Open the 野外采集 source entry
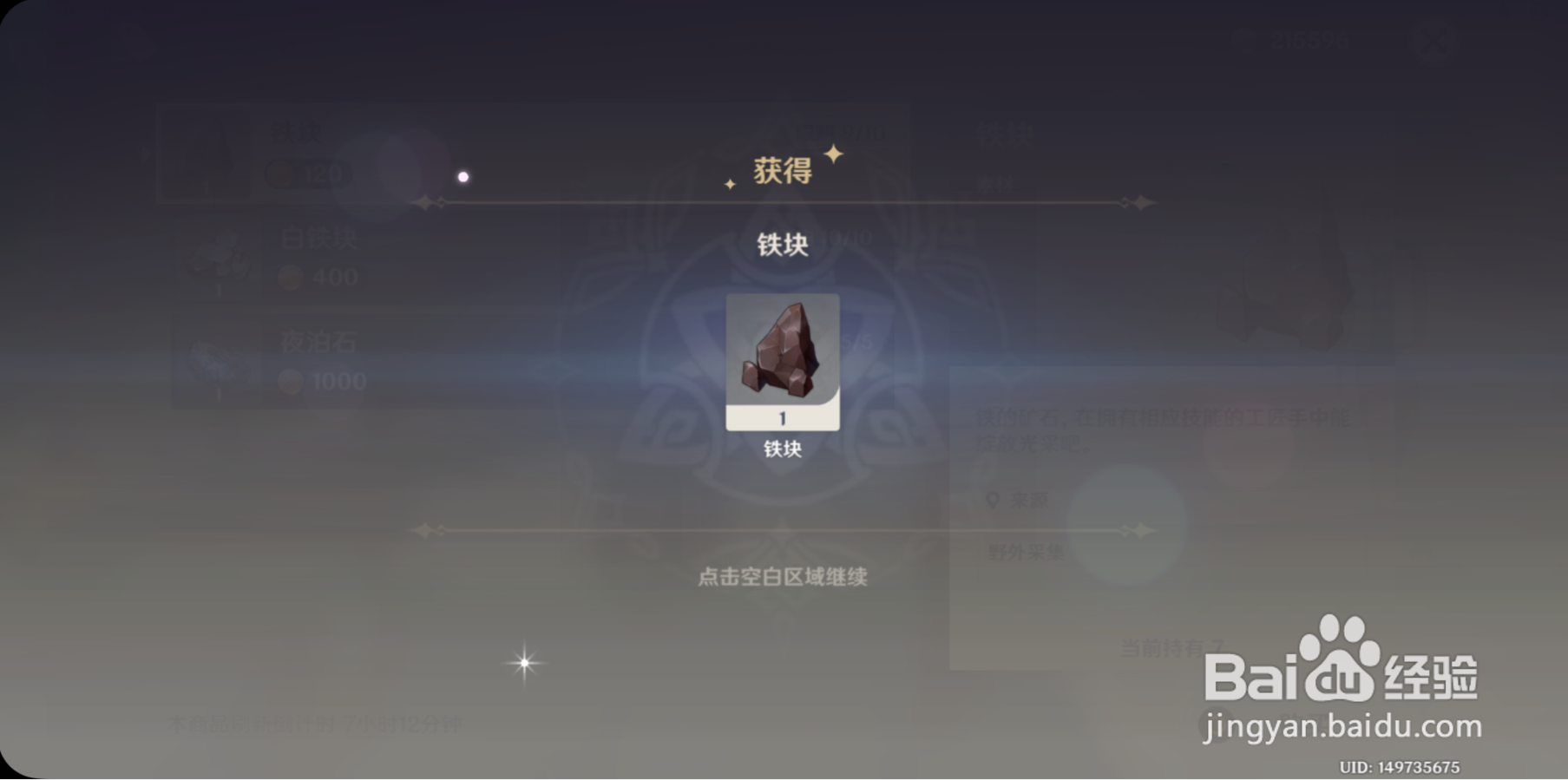 1026,551
